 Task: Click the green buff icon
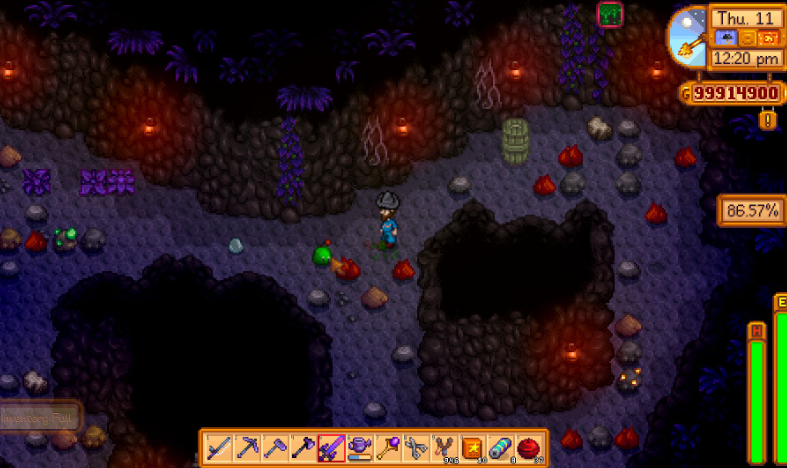pos(610,14)
